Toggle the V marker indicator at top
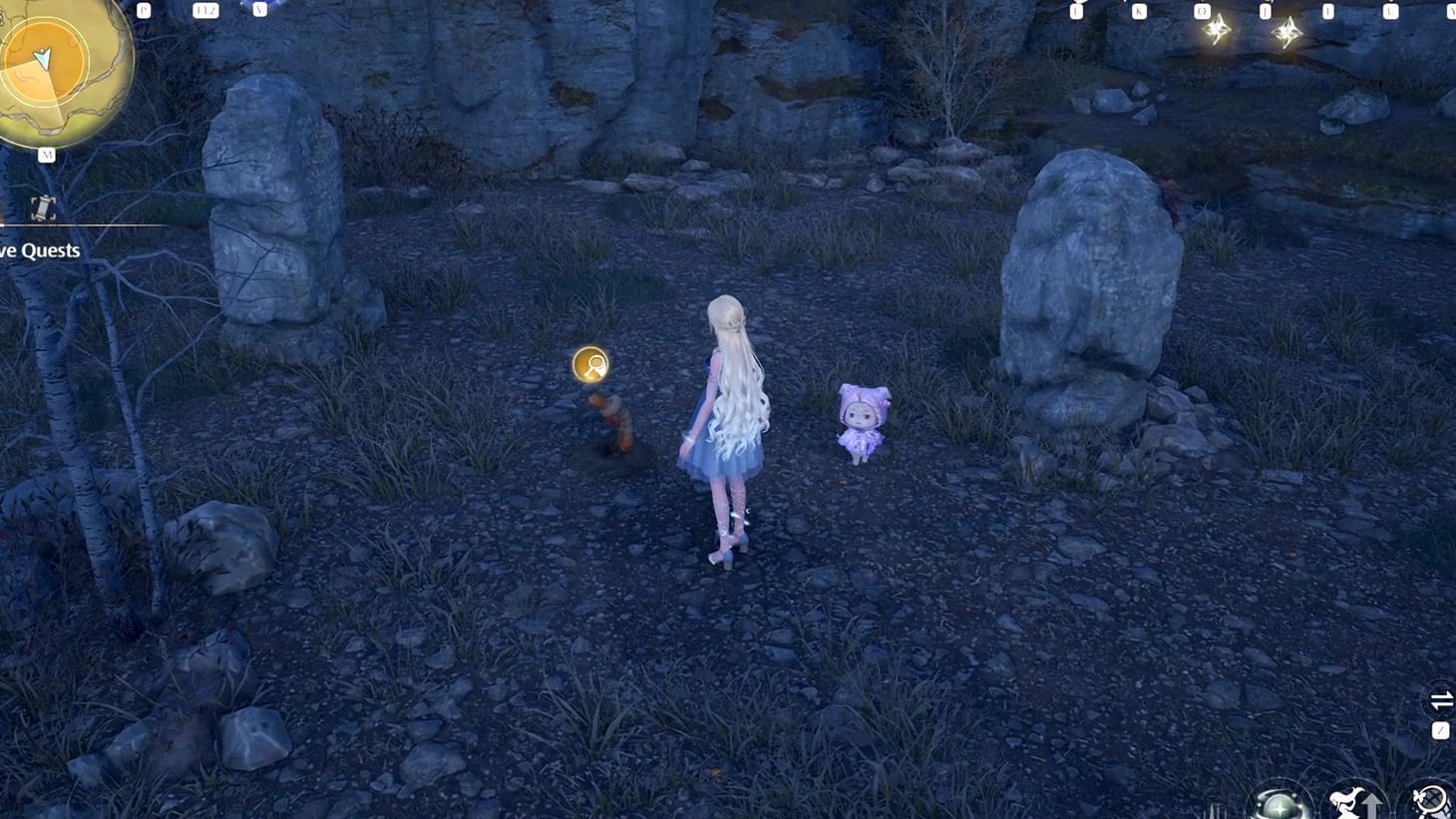The image size is (1456, 819). point(260,9)
